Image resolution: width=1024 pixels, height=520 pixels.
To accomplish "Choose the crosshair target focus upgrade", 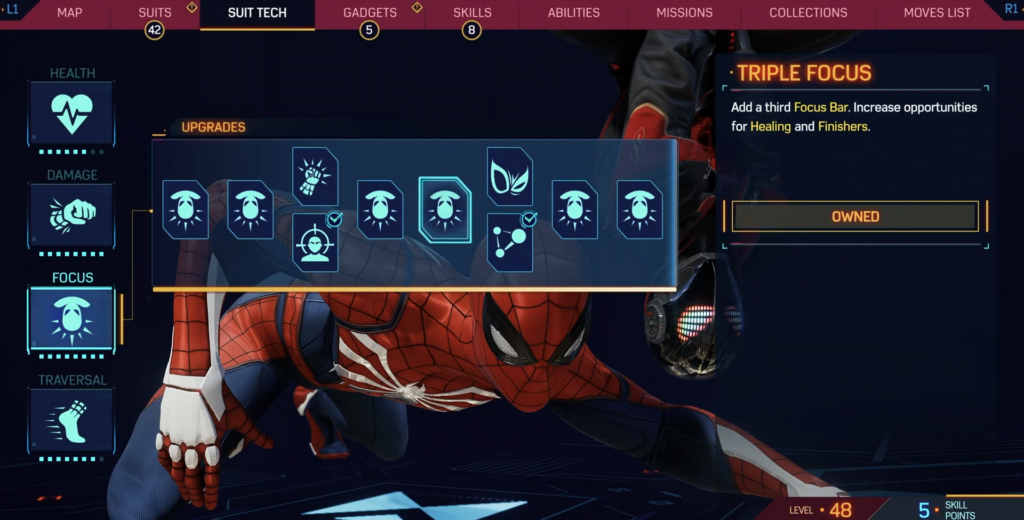I will [x=315, y=242].
